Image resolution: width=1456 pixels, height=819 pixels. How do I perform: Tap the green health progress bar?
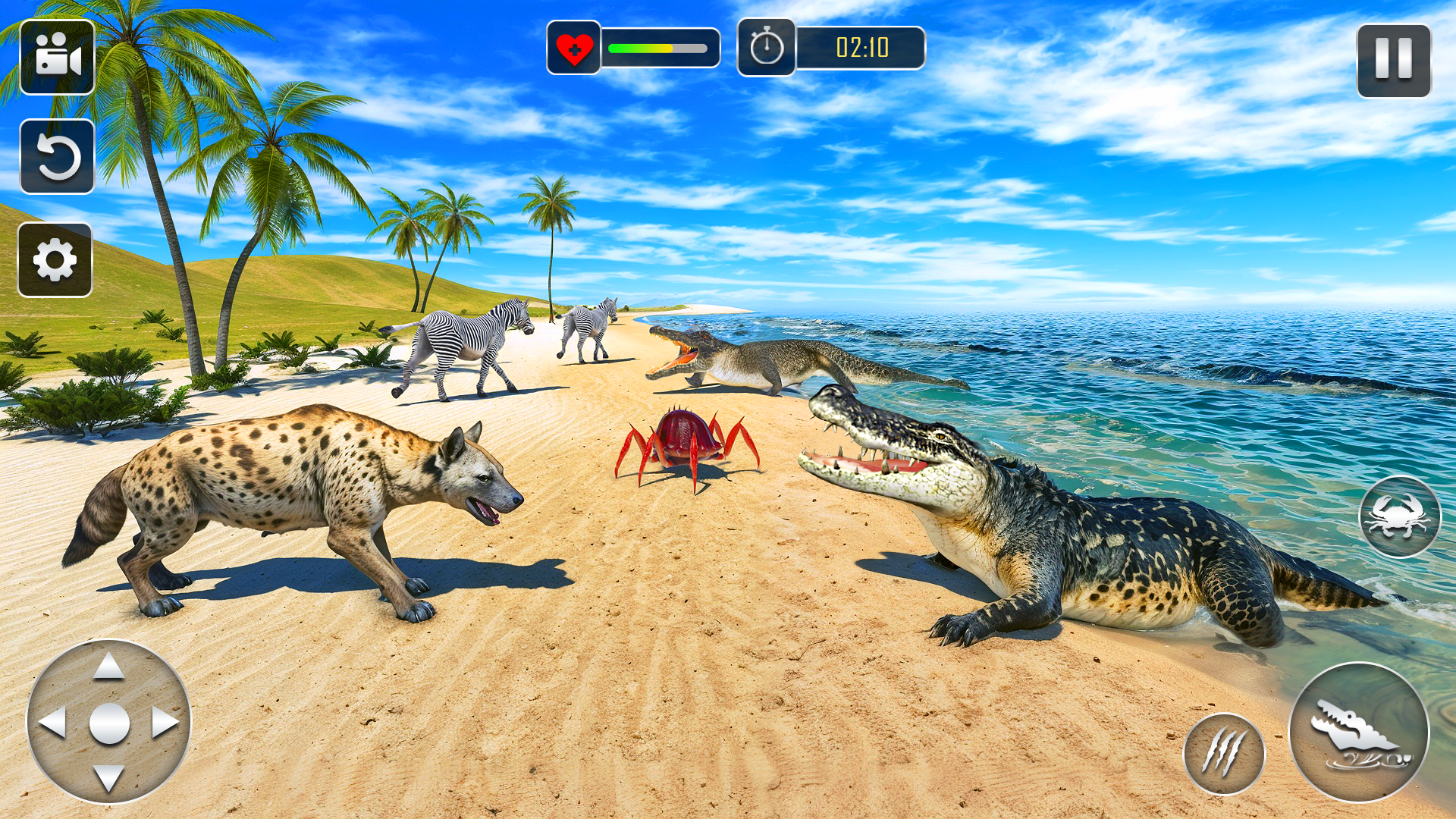641,47
